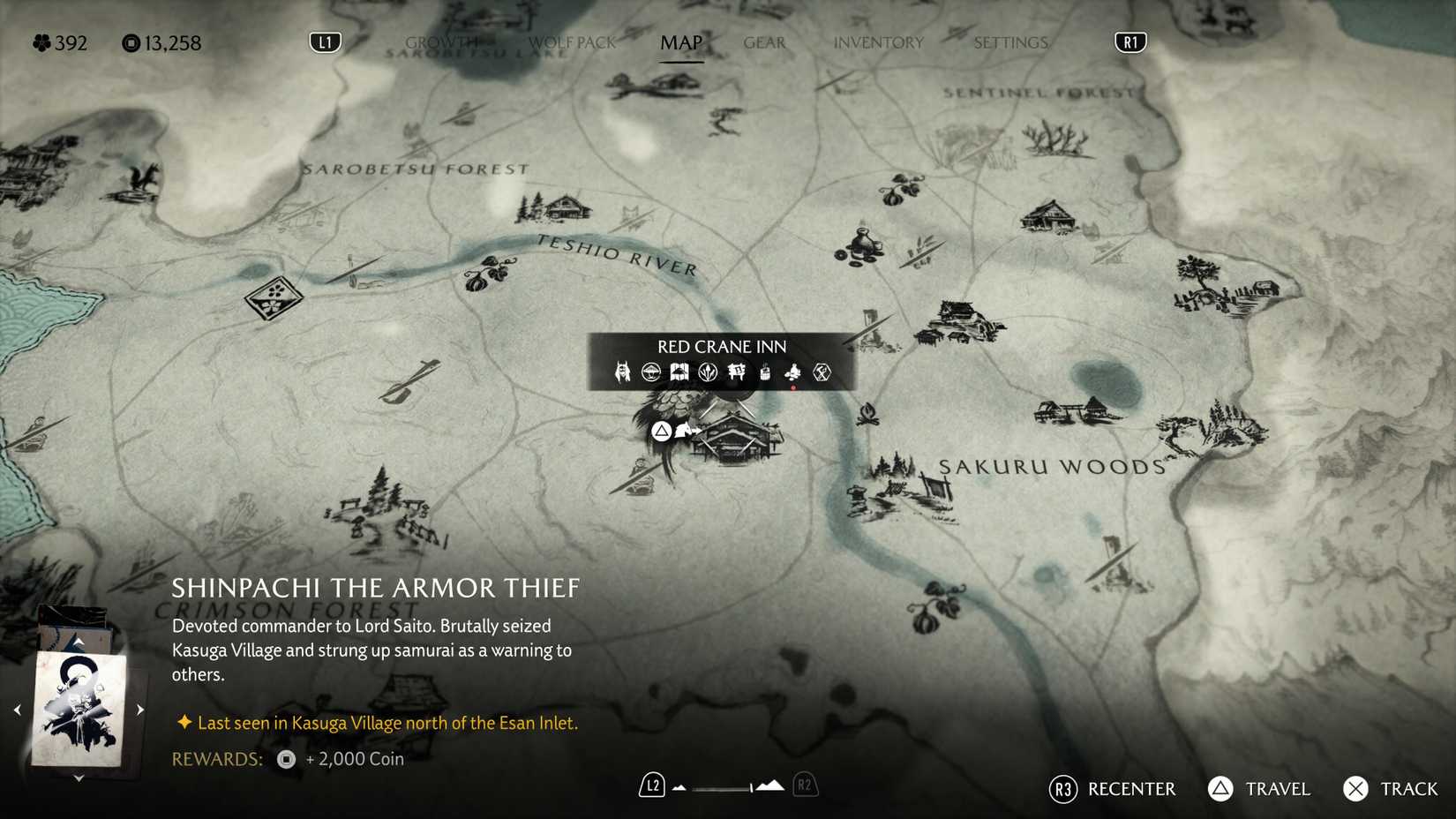Open the map fragment icon under Red Crane Inn
The width and height of the screenshot is (1456, 819).
[679, 372]
